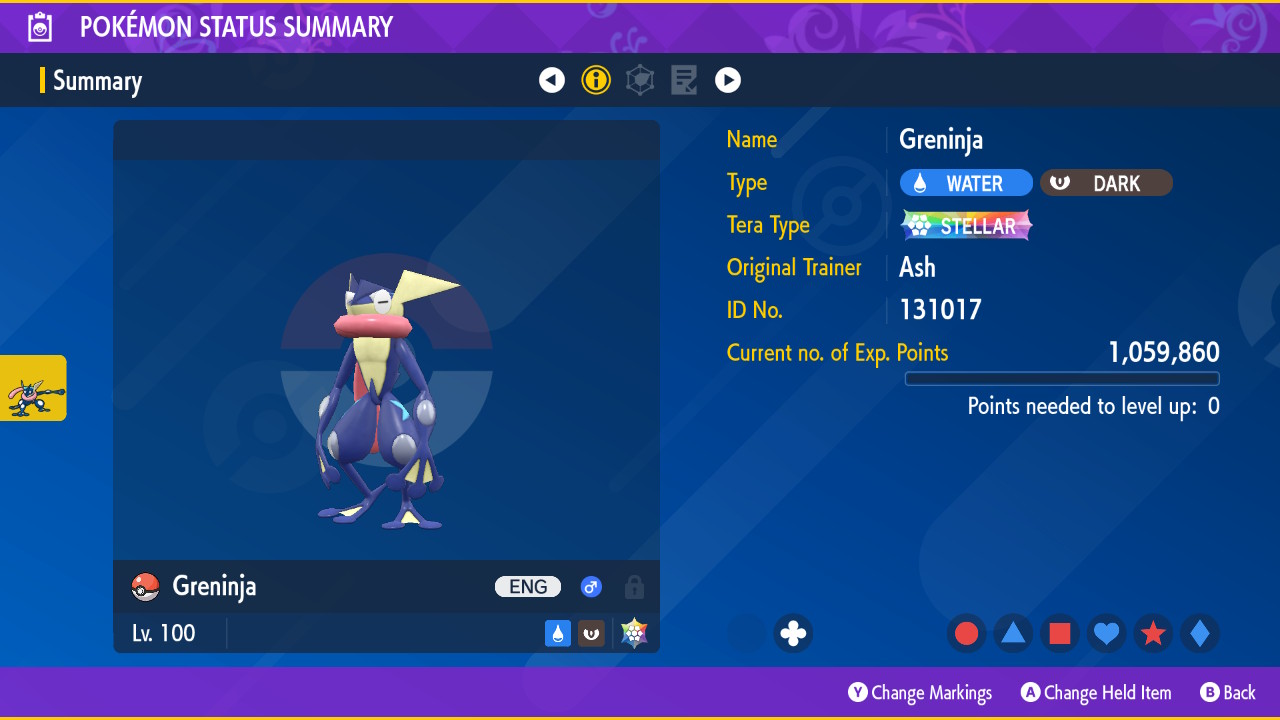Click the lock icon near the gender symbol

[x=634, y=587]
